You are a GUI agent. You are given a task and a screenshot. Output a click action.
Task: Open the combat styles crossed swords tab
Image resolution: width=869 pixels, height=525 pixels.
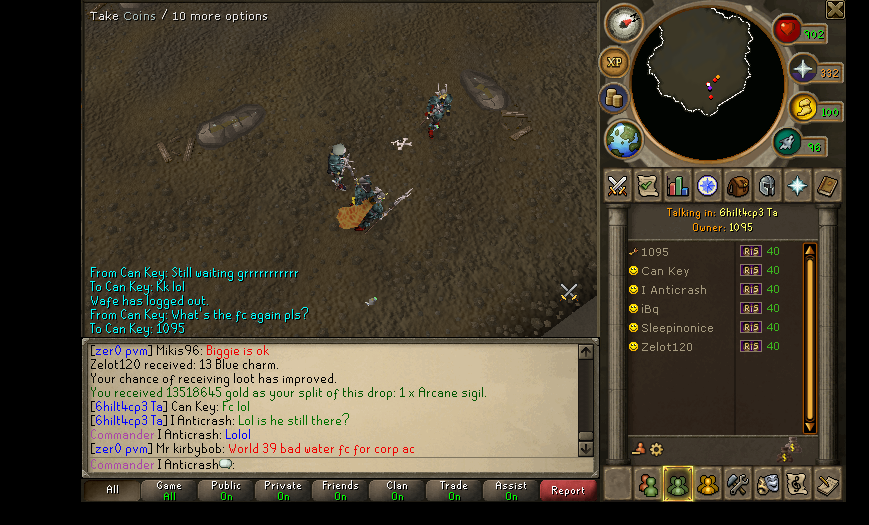[617, 186]
